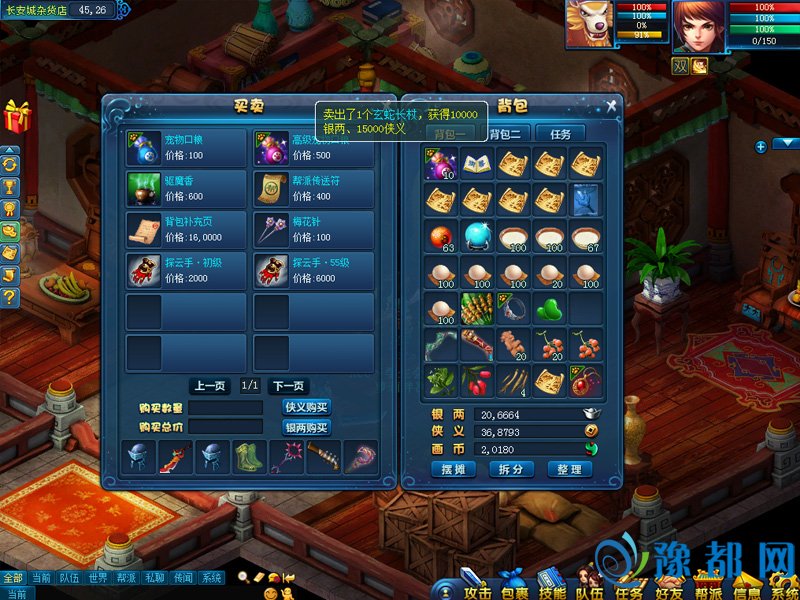Sort the bag with 整理
Viewport: 800px width, 600px height.
(x=569, y=470)
